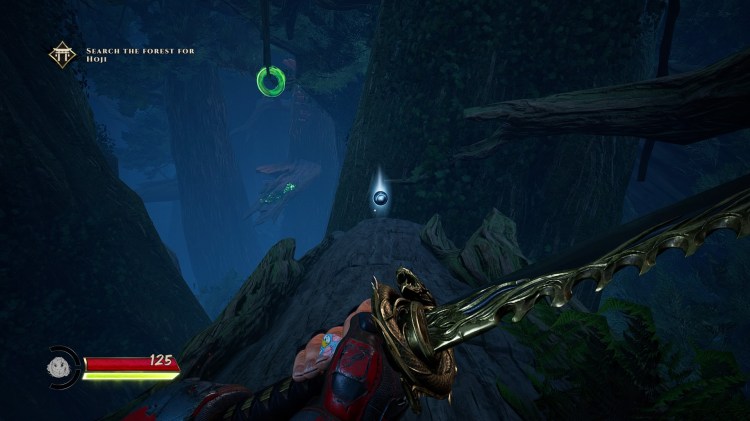Click the character portrait beside the health bar

[63, 365]
